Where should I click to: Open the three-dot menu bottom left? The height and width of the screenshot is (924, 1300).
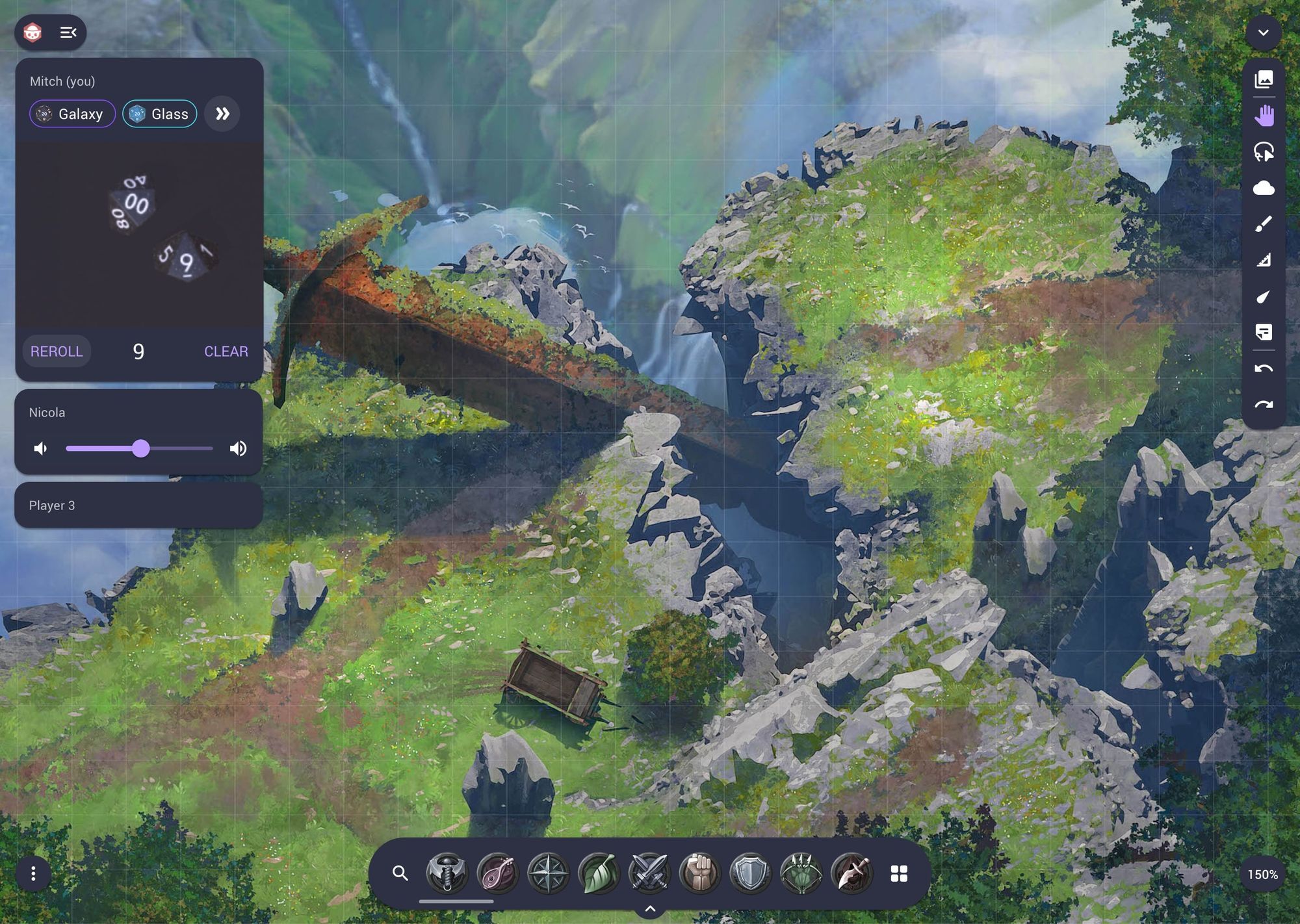click(x=34, y=874)
